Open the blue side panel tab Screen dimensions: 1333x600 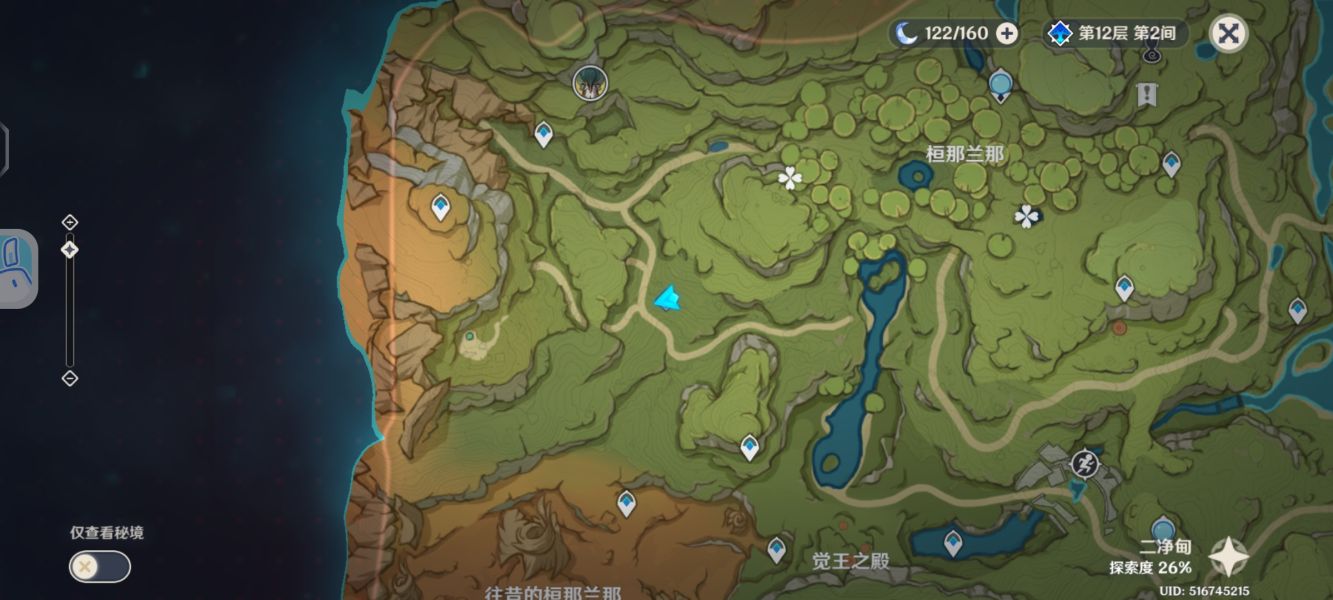(x=17, y=268)
